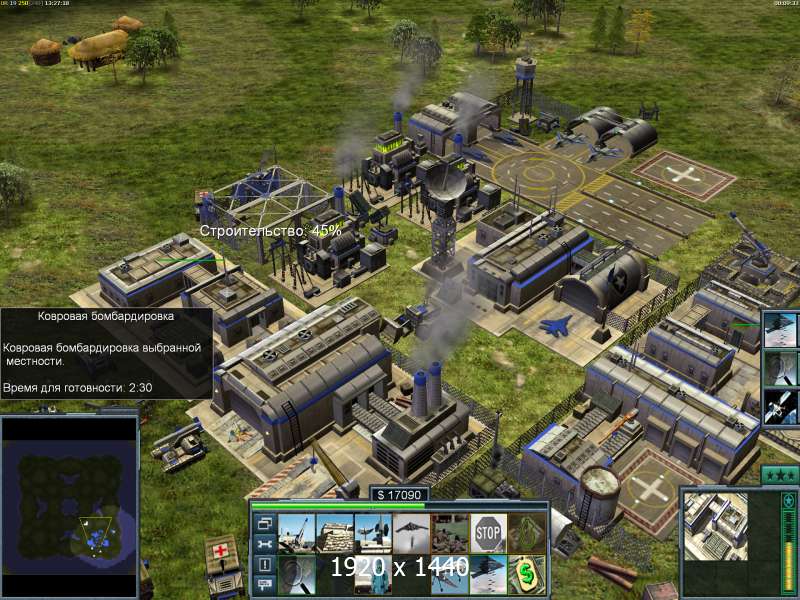
Task: Select the STOP command button
Action: point(488,533)
